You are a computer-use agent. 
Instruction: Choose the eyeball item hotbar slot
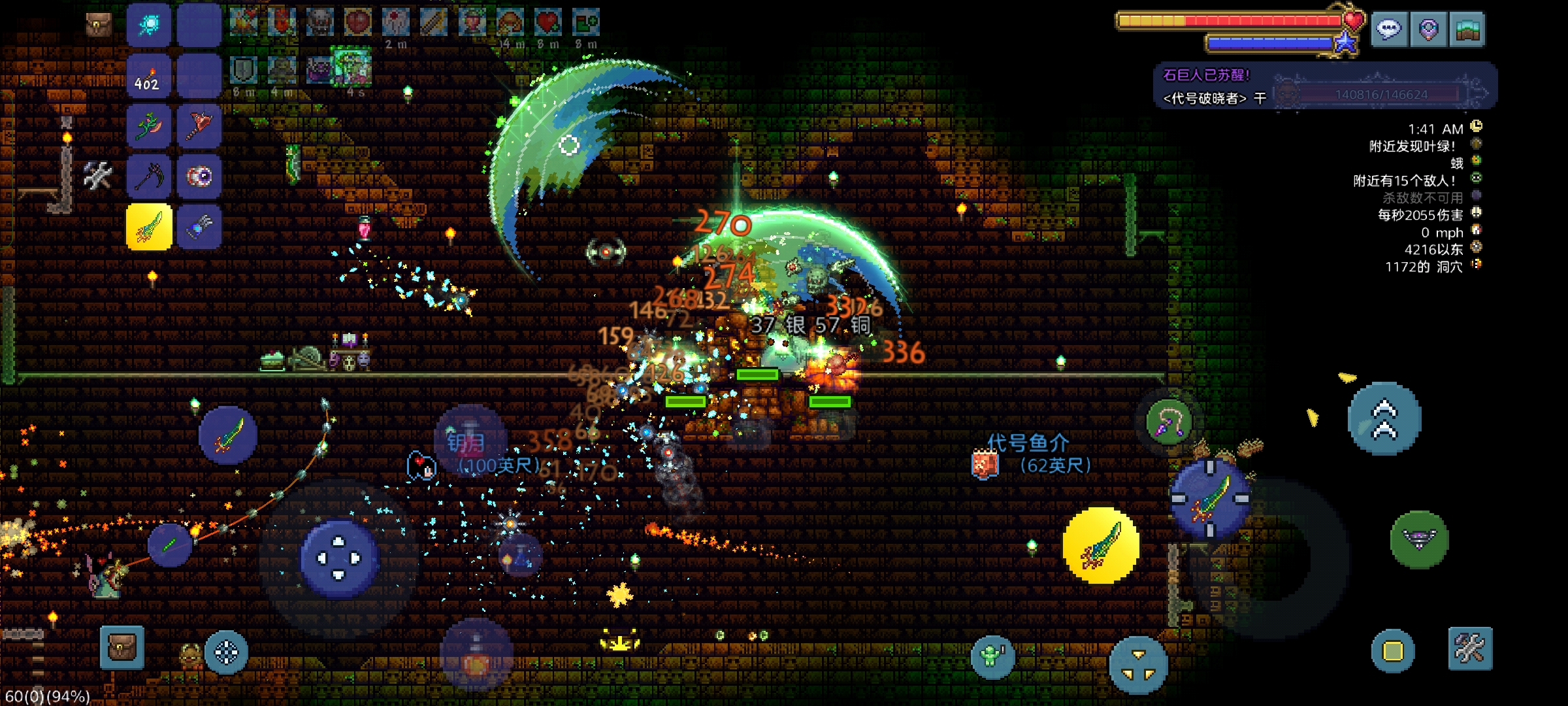point(199,176)
